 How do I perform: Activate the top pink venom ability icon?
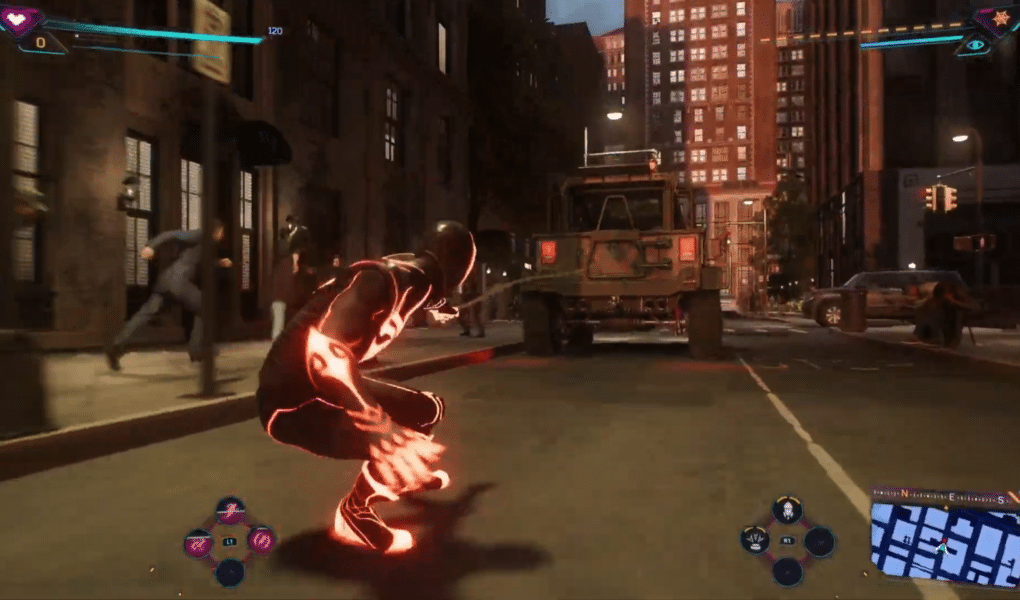(231, 510)
